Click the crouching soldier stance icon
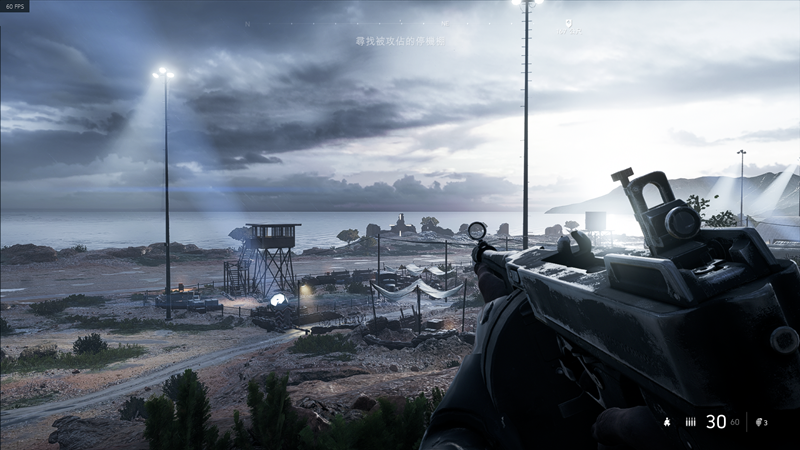The height and width of the screenshot is (450, 800). click(x=665, y=423)
